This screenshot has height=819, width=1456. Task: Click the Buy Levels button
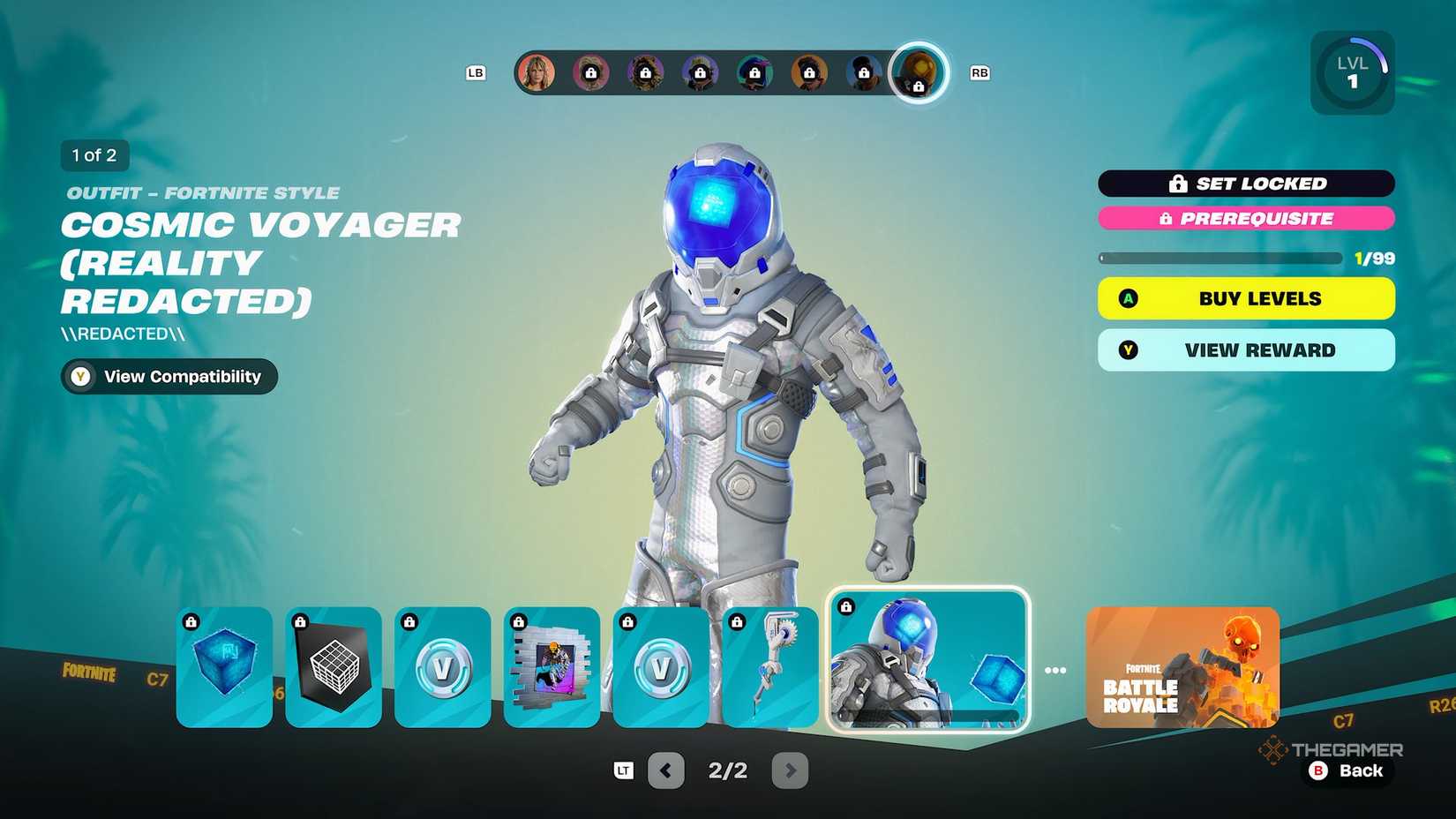1245,298
